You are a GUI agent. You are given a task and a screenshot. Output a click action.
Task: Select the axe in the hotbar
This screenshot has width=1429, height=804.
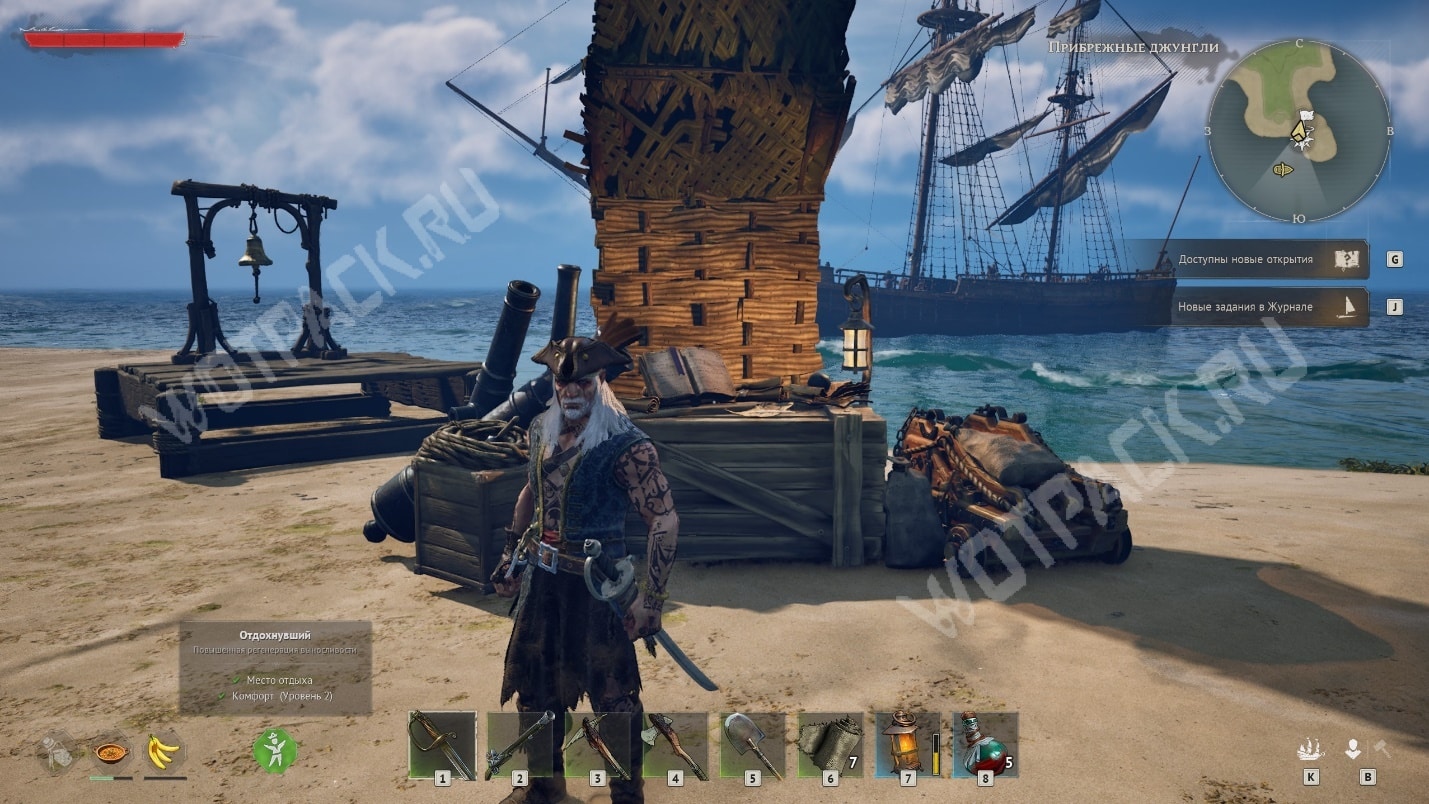pyautogui.click(x=675, y=745)
